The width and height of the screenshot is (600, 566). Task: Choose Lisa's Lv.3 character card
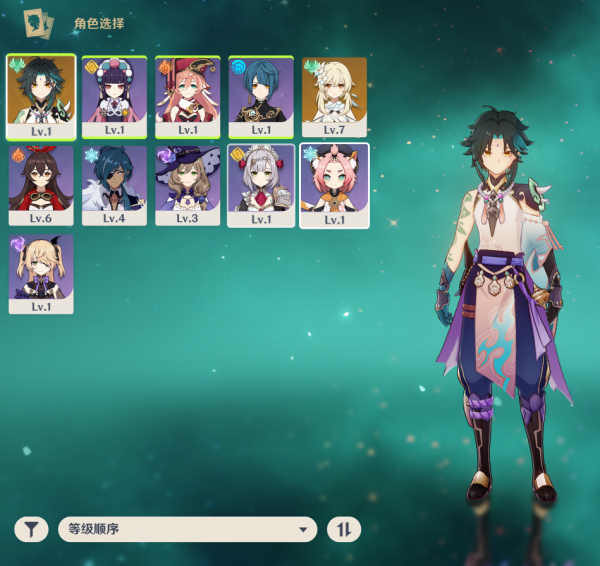(x=188, y=184)
